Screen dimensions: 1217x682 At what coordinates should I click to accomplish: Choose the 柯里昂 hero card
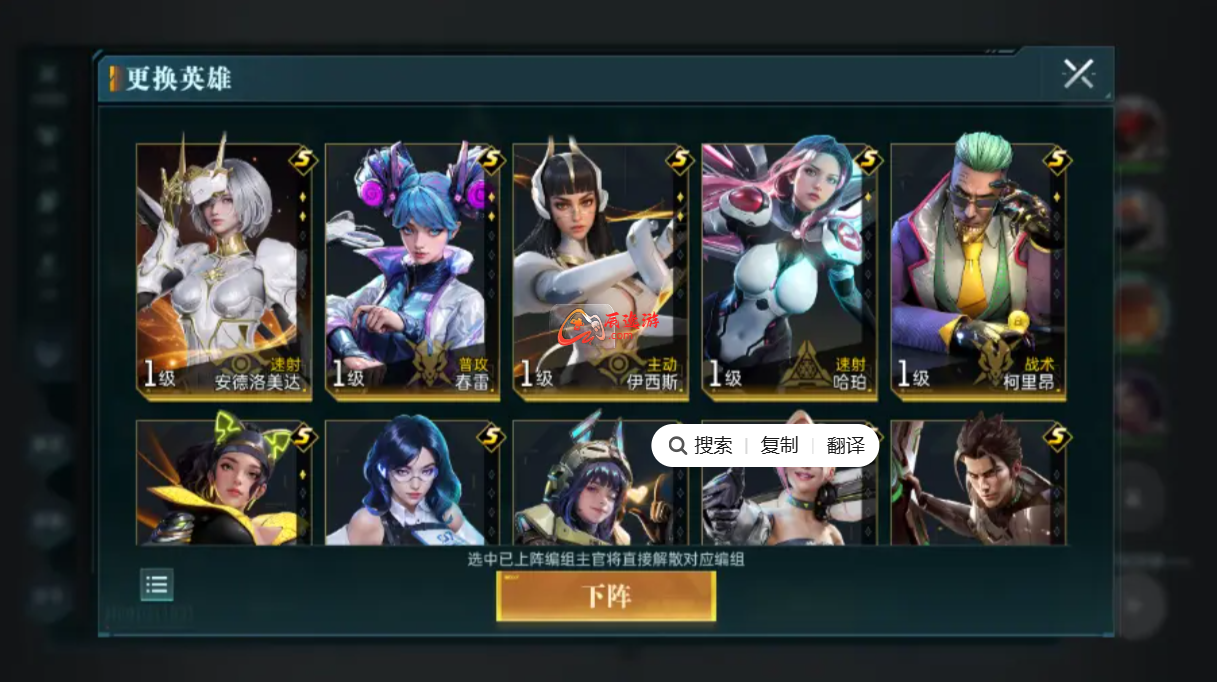978,270
